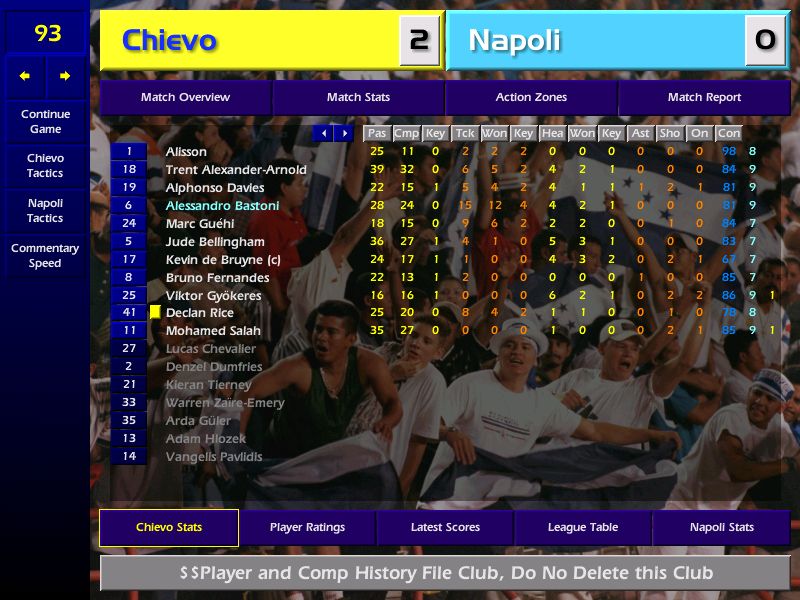Switch to Napoli Stats
The width and height of the screenshot is (800, 600).
click(721, 528)
